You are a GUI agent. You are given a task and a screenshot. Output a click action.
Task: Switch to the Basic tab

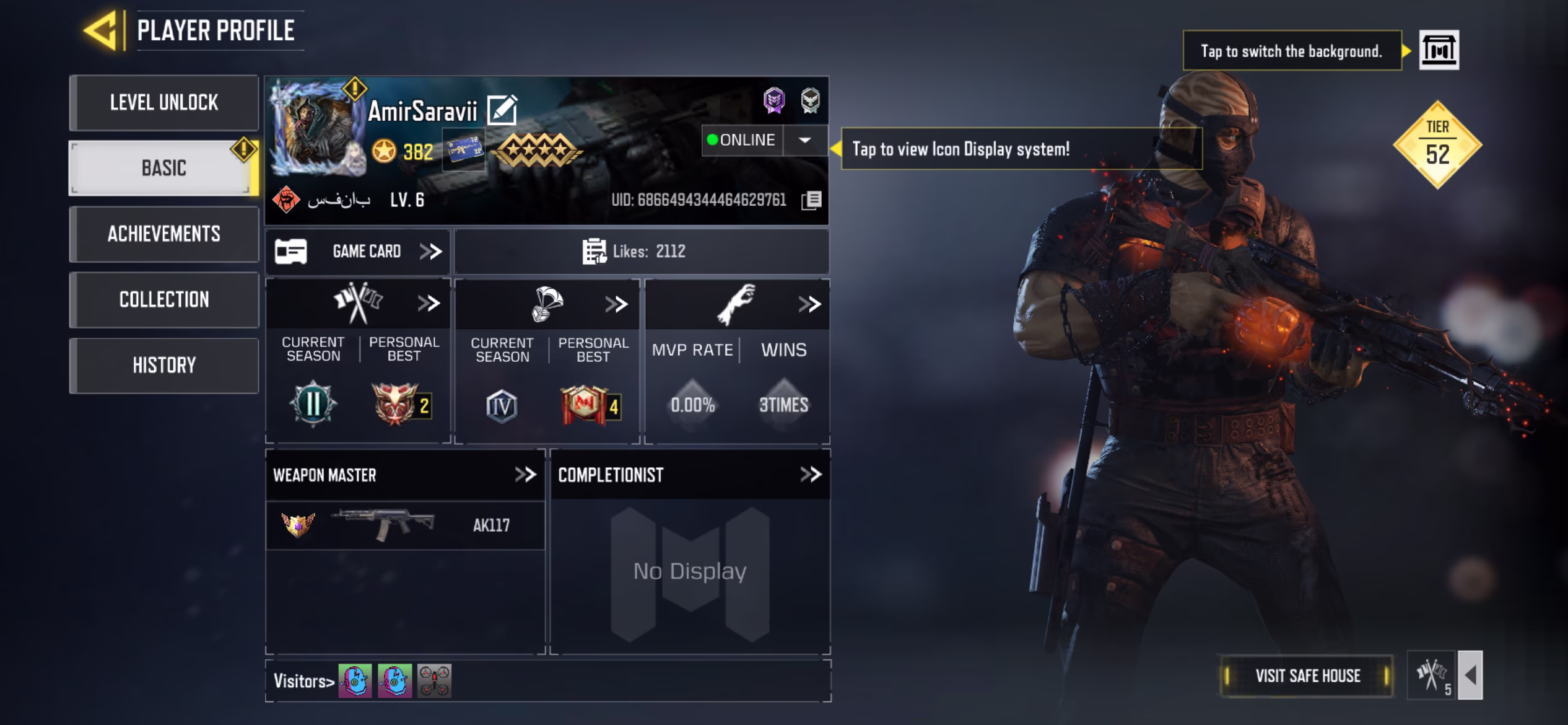pyautogui.click(x=163, y=168)
